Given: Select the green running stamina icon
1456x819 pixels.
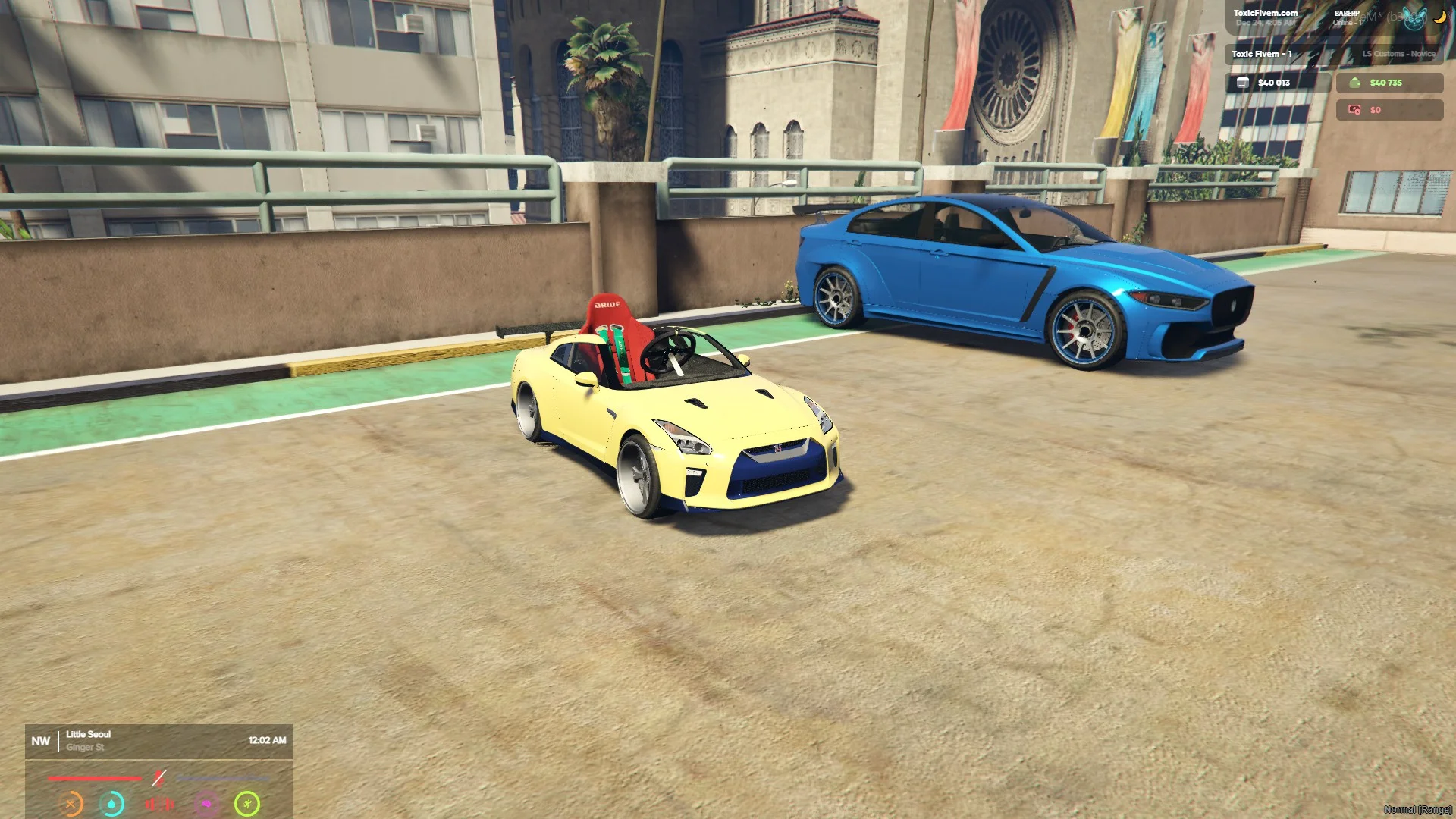Looking at the screenshot, I should pos(247,804).
